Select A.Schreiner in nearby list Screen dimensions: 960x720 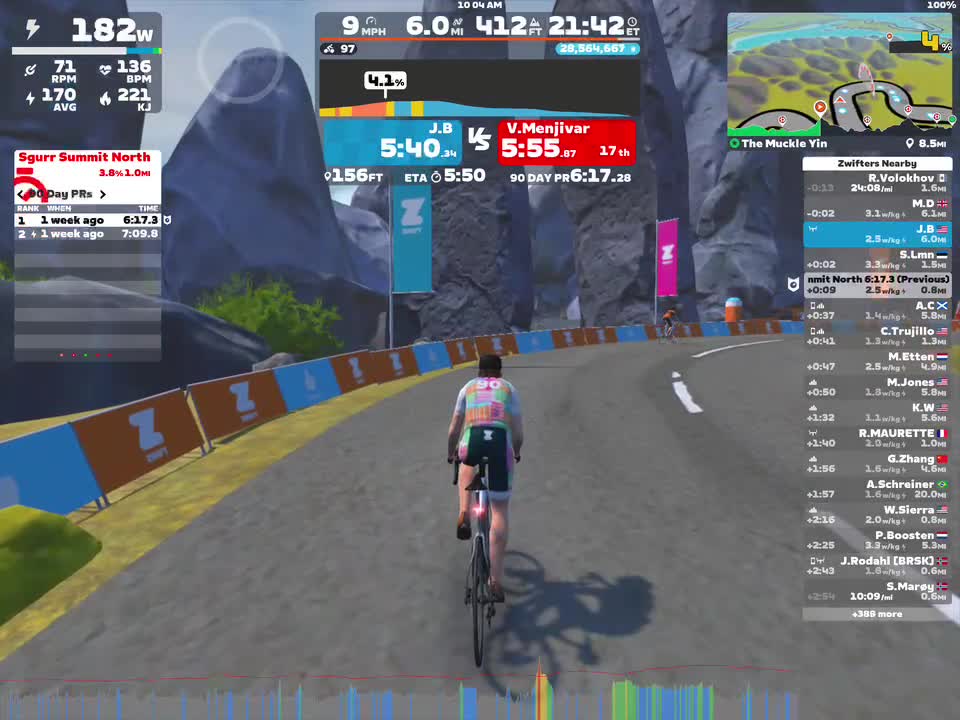coord(877,490)
